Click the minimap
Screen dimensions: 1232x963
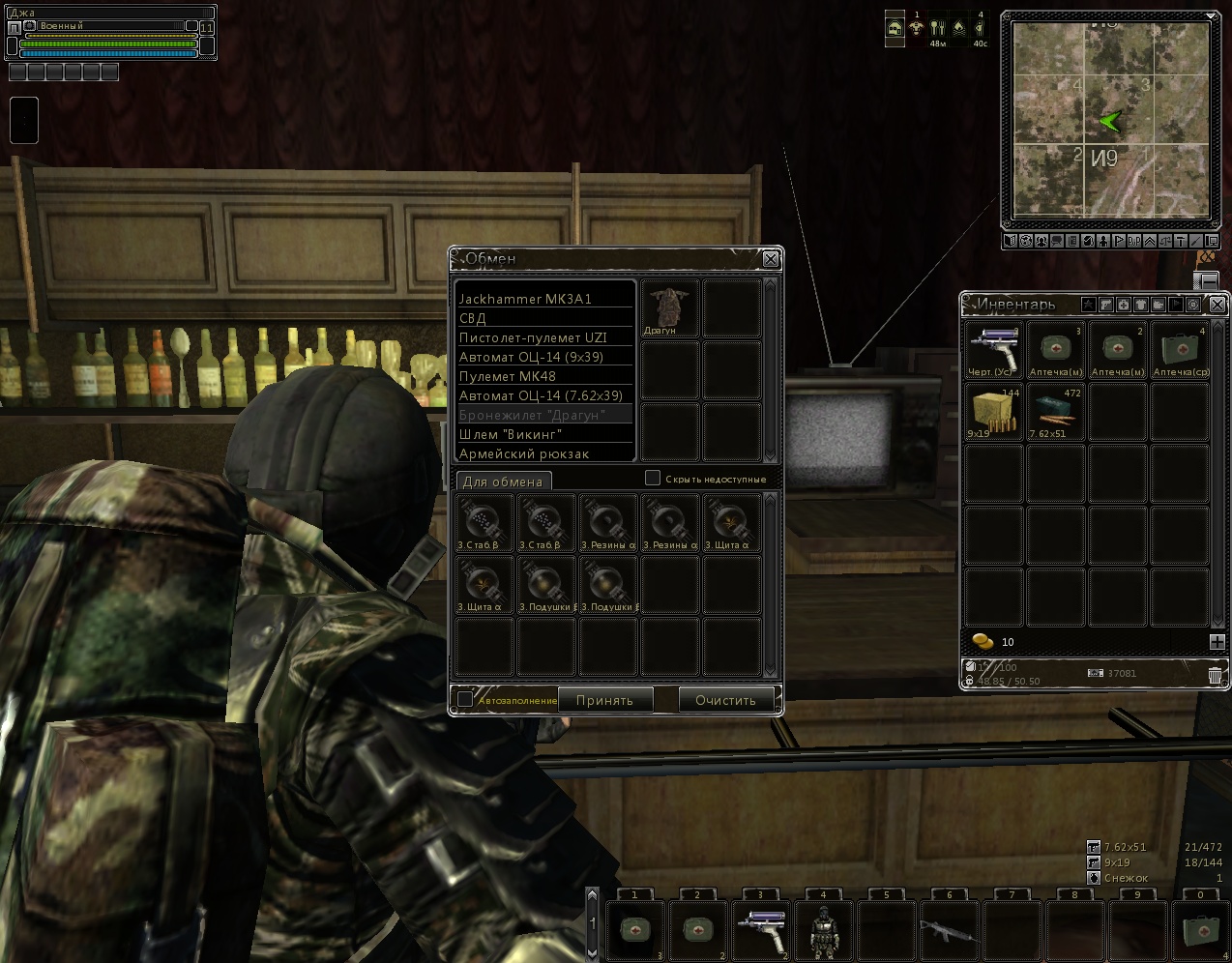tap(1109, 120)
